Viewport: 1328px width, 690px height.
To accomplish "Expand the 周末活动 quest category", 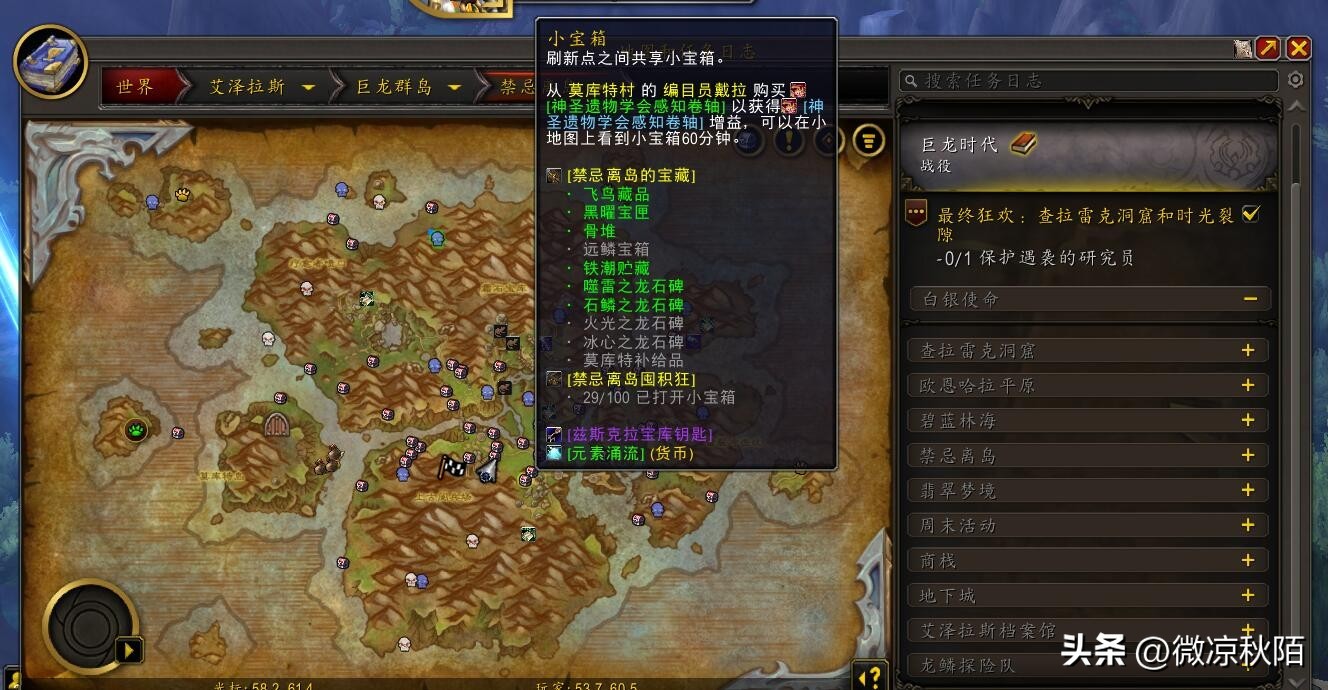I will pos(1248,525).
